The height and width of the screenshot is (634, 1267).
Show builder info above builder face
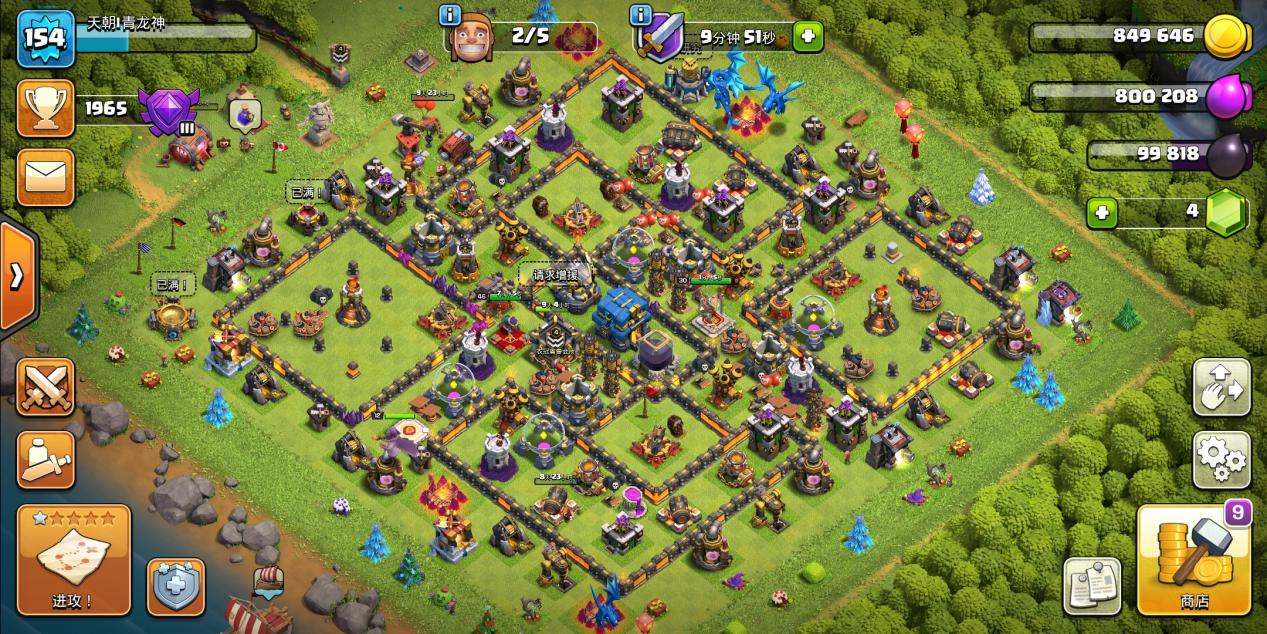click(450, 14)
